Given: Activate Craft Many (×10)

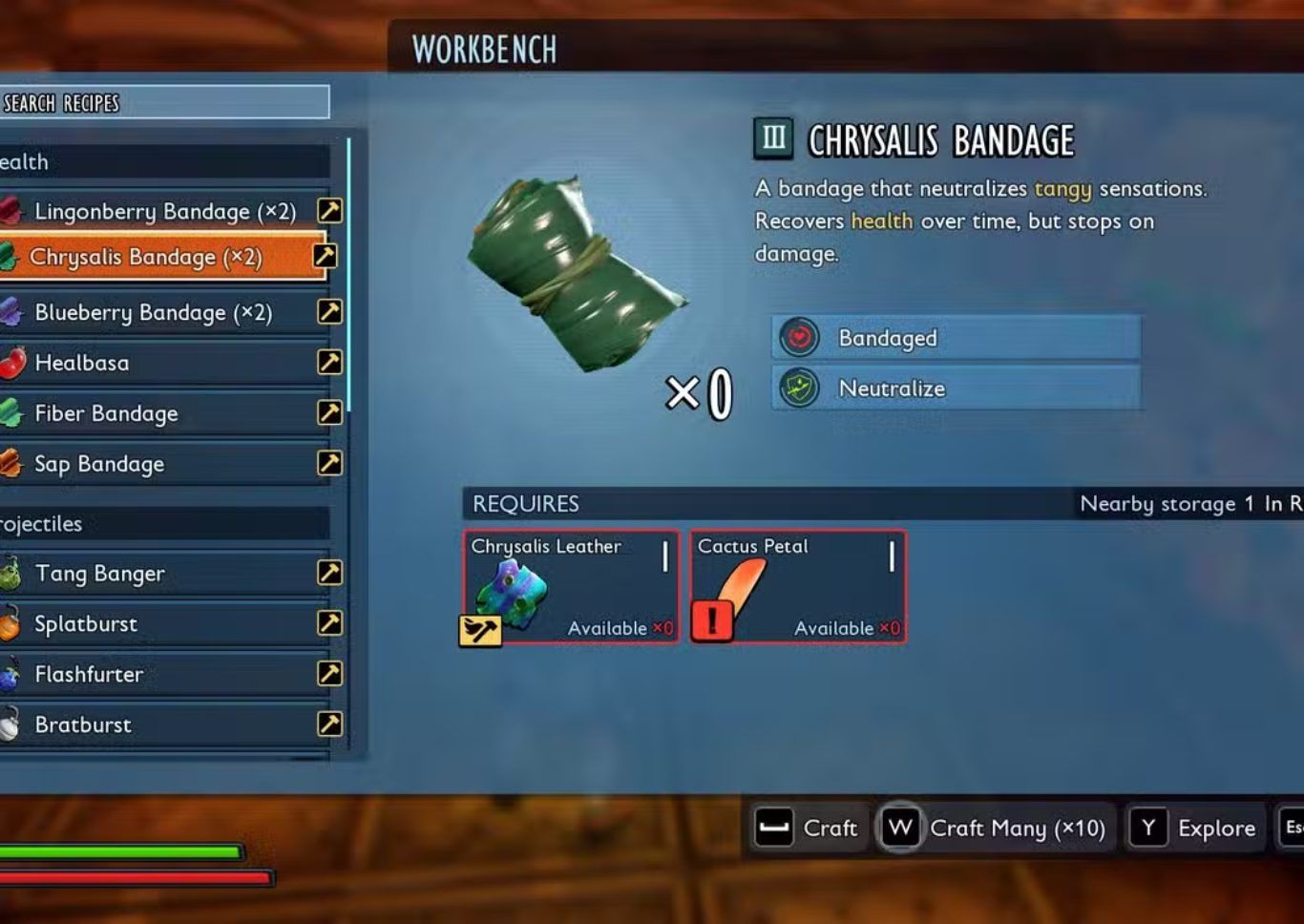Looking at the screenshot, I should 994,828.
